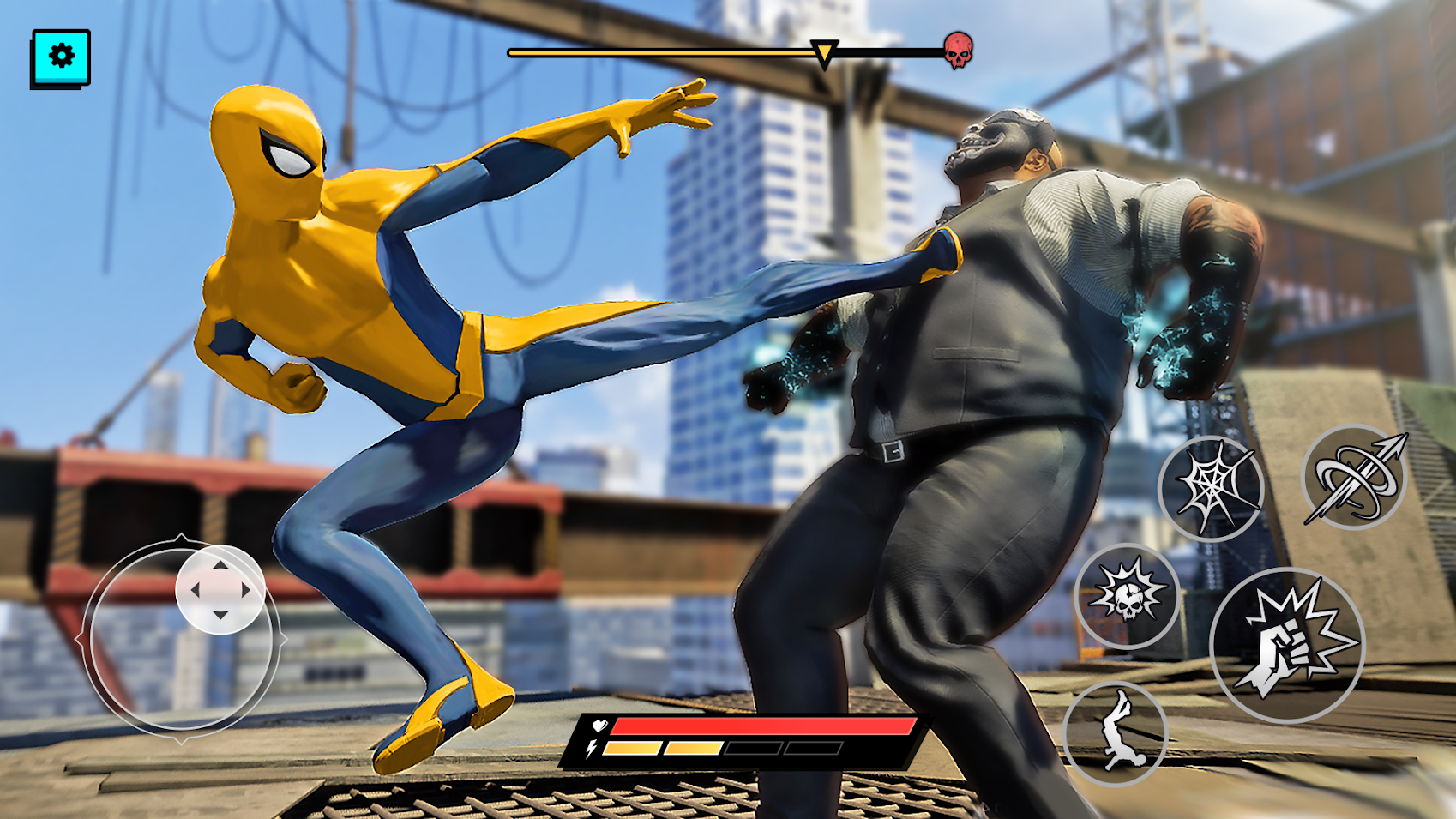Click the directional arrows pad center
Screen dimensions: 1456x819
pos(221,592)
